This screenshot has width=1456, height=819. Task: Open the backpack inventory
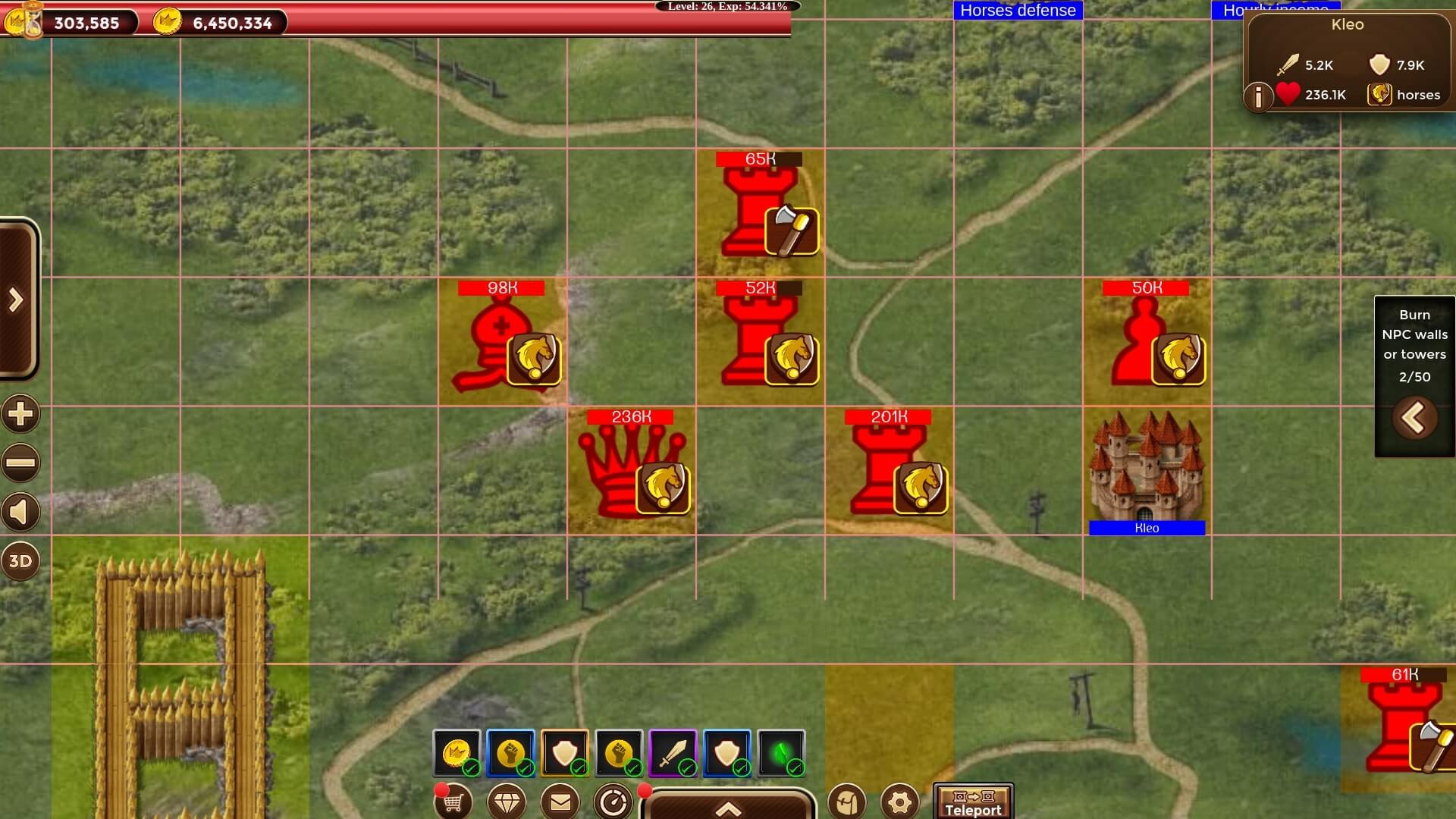846,802
